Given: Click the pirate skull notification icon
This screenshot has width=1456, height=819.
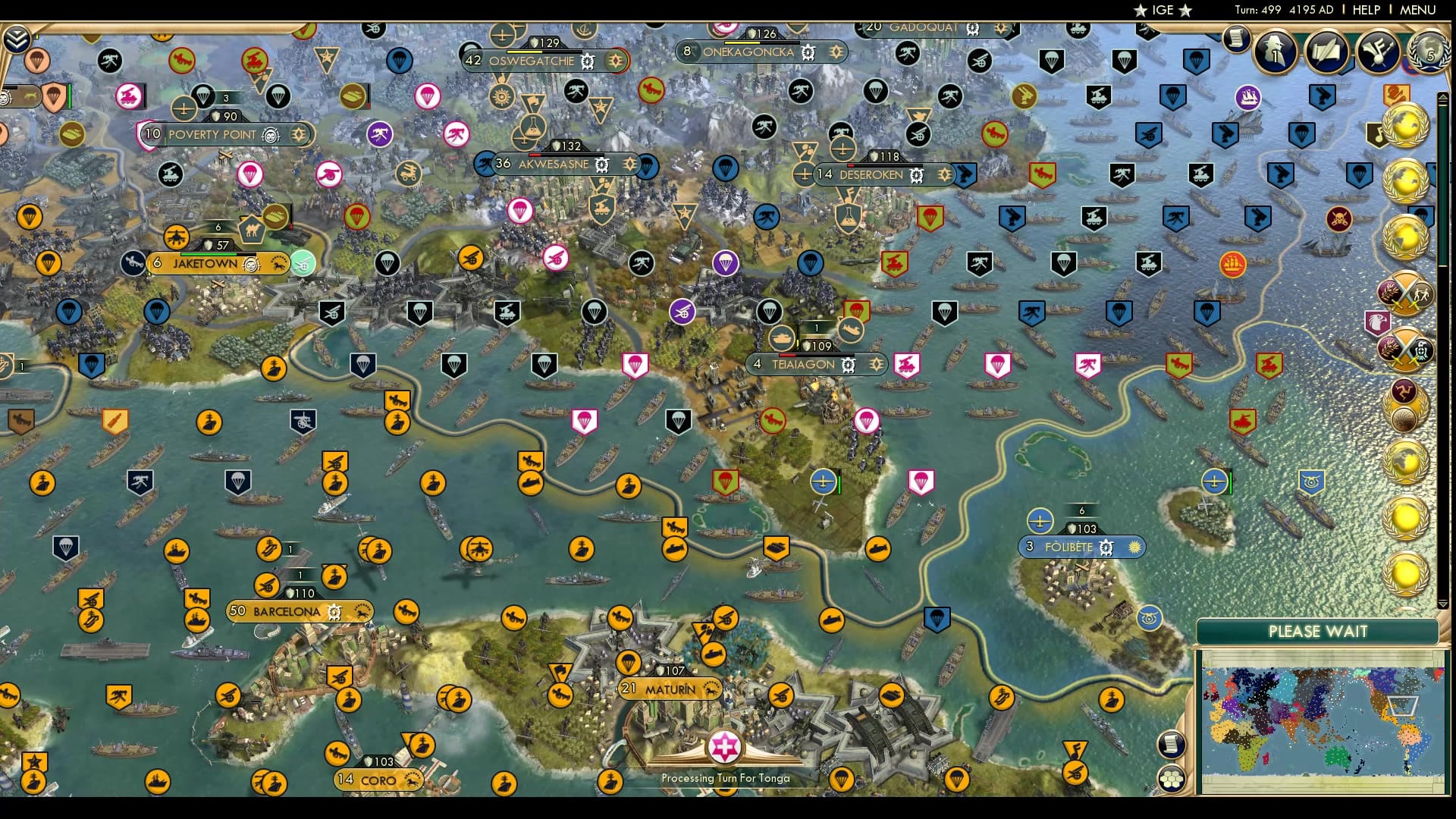Looking at the screenshot, I should pos(1338,218).
